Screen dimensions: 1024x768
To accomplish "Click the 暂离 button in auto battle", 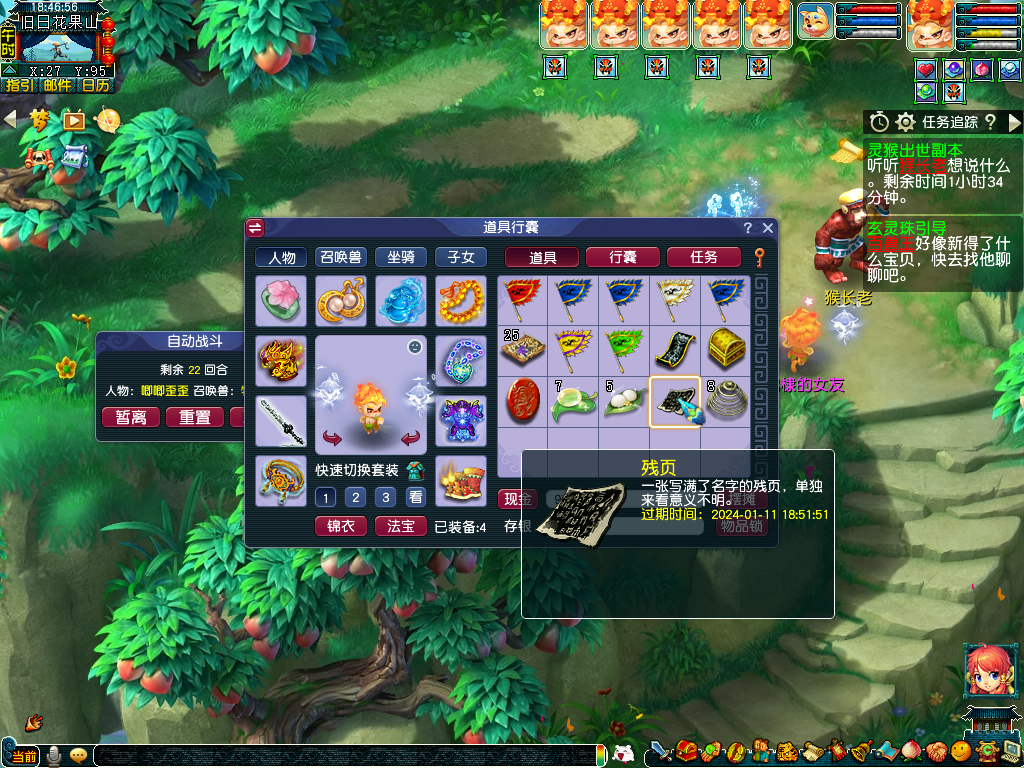I will (x=131, y=417).
